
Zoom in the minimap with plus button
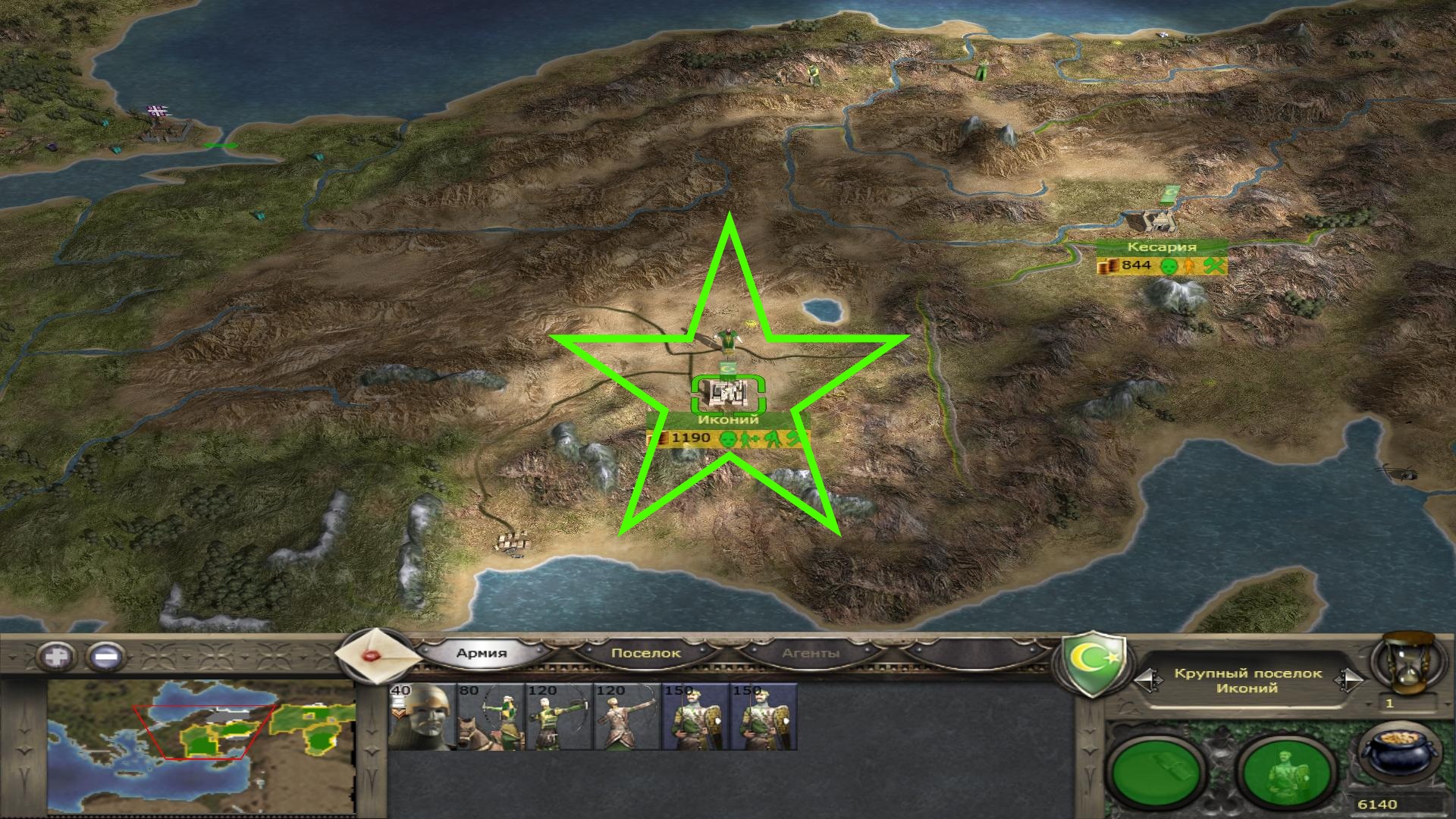point(58,656)
